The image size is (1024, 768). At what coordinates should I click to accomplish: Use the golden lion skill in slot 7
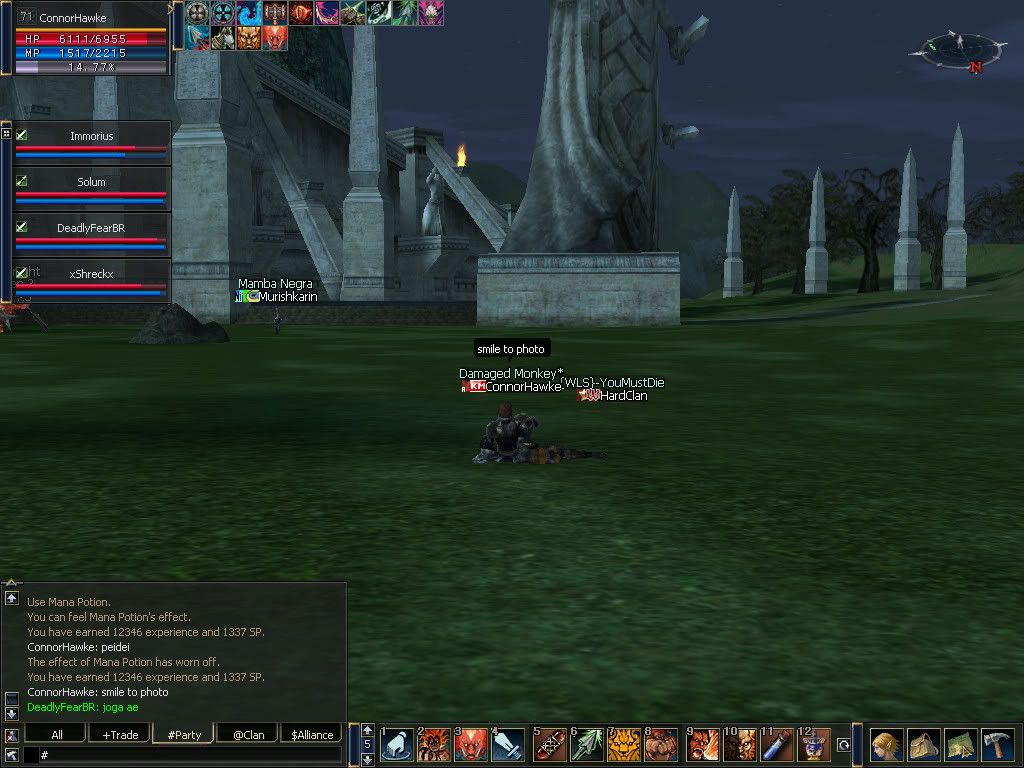point(624,746)
